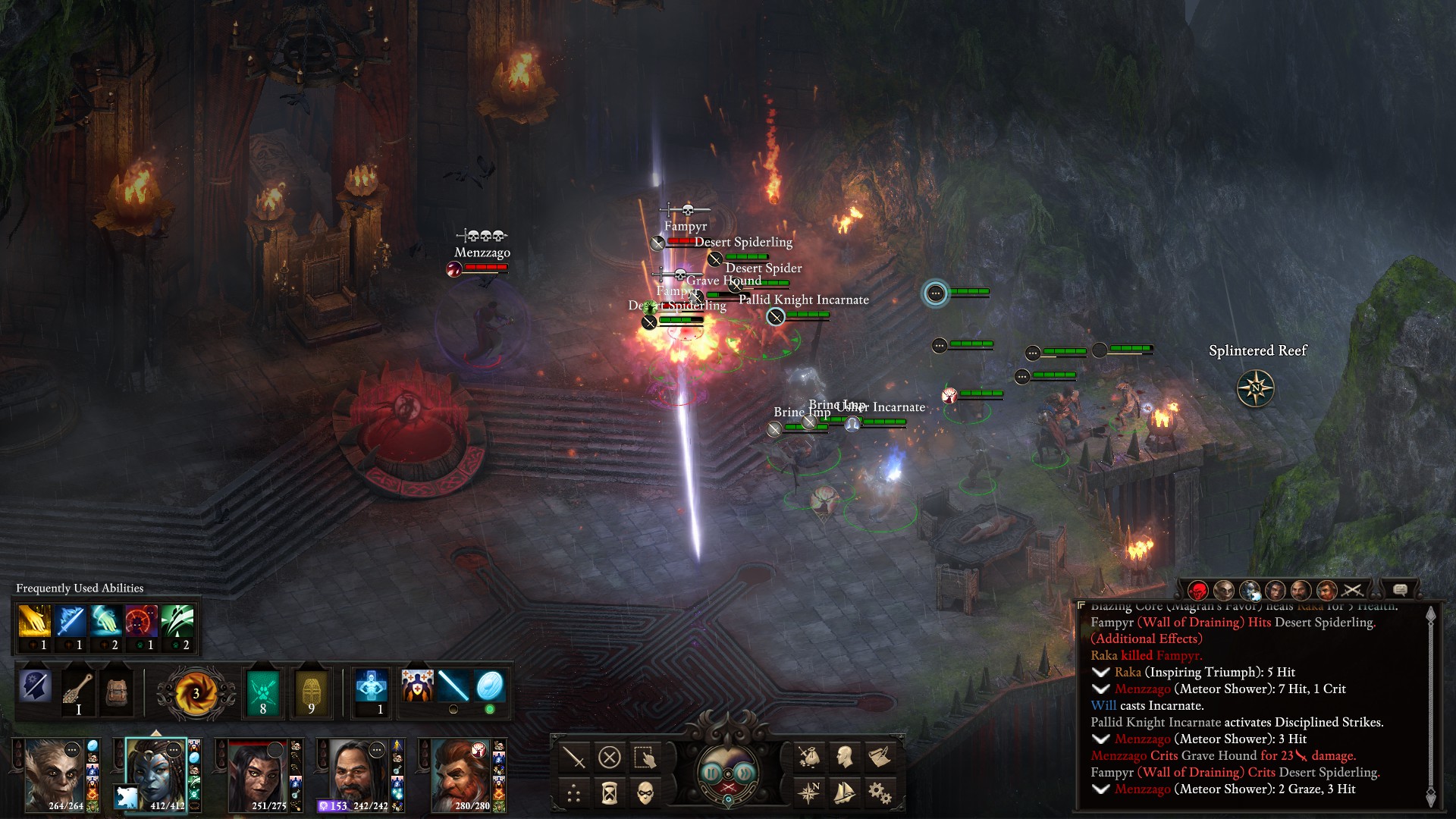
Task: Toggle fast-forward game speed
Action: pyautogui.click(x=746, y=773)
